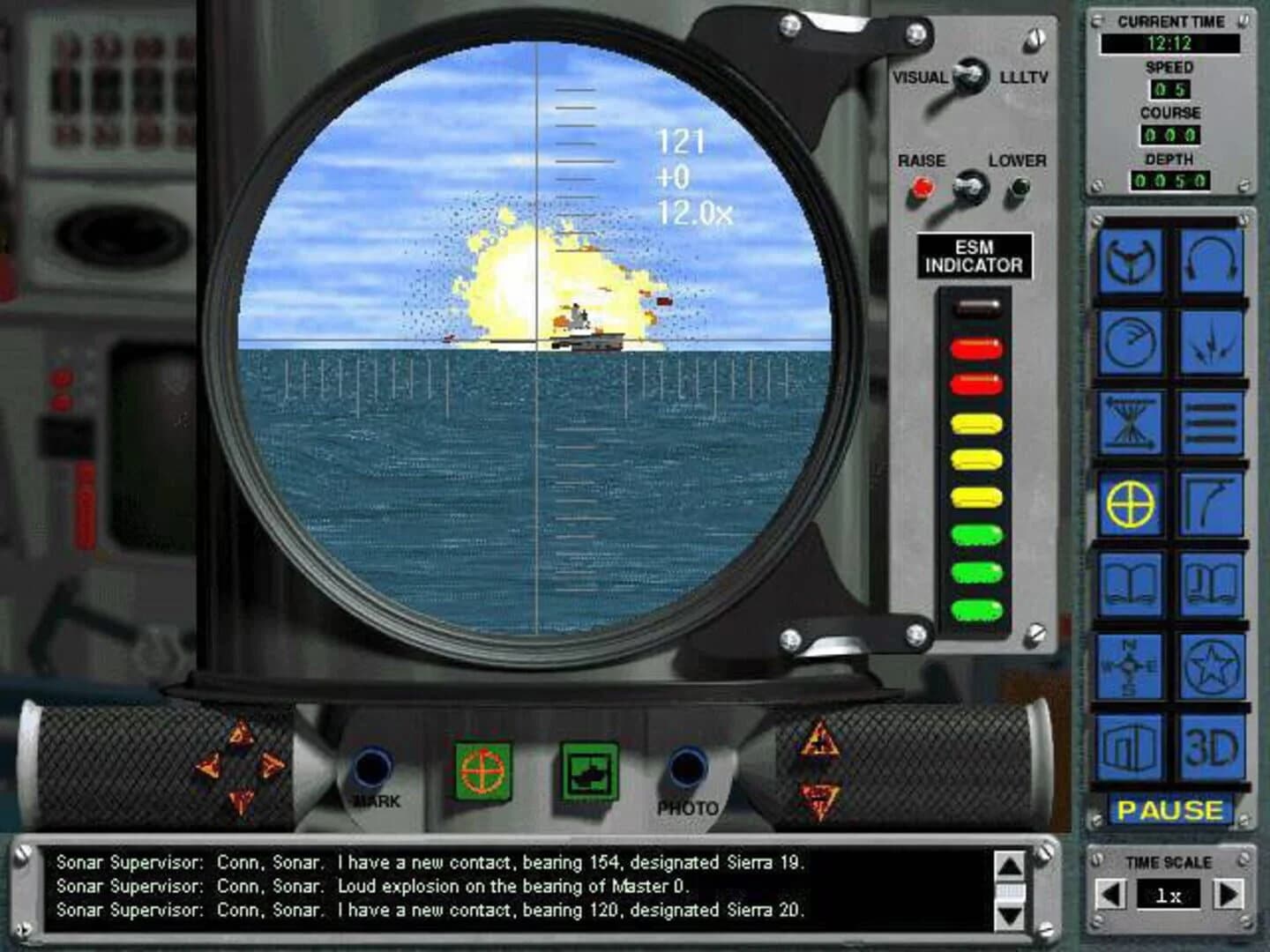Increase time scale with the right arrow
Screen dimensions: 1270x952
click(1229, 893)
